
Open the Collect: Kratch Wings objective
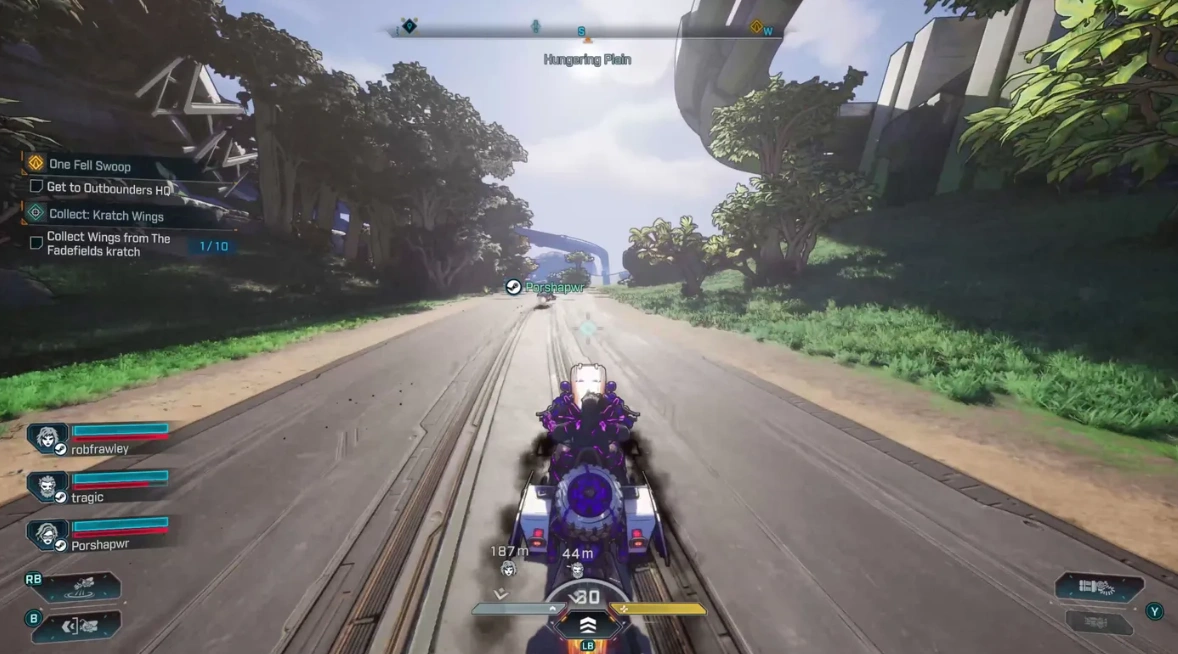point(105,215)
